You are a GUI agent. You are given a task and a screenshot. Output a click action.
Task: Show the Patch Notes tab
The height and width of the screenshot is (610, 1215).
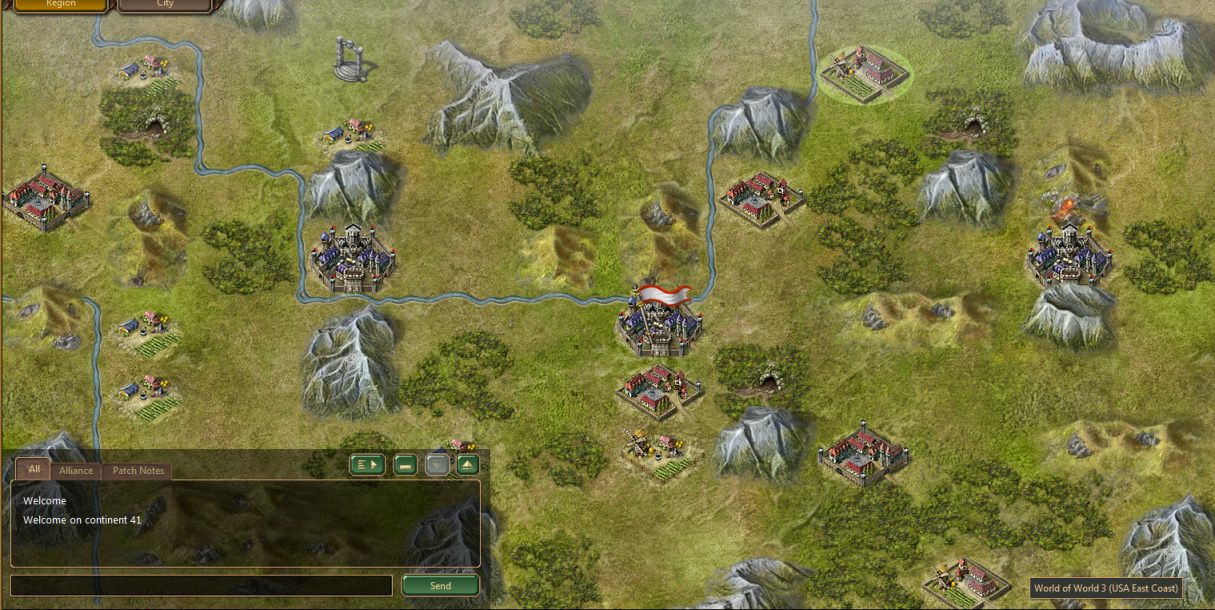click(138, 471)
